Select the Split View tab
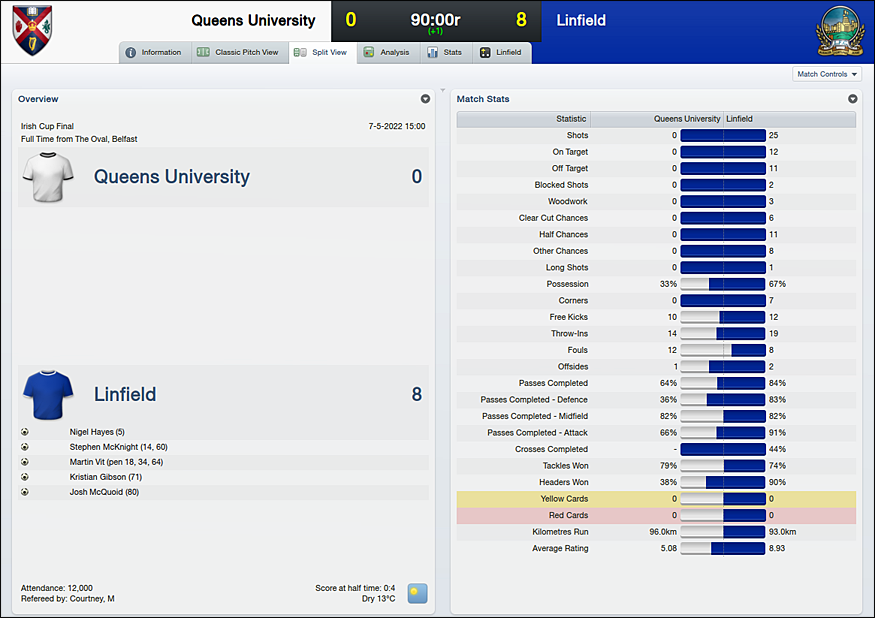The width and height of the screenshot is (875, 618). coord(321,53)
